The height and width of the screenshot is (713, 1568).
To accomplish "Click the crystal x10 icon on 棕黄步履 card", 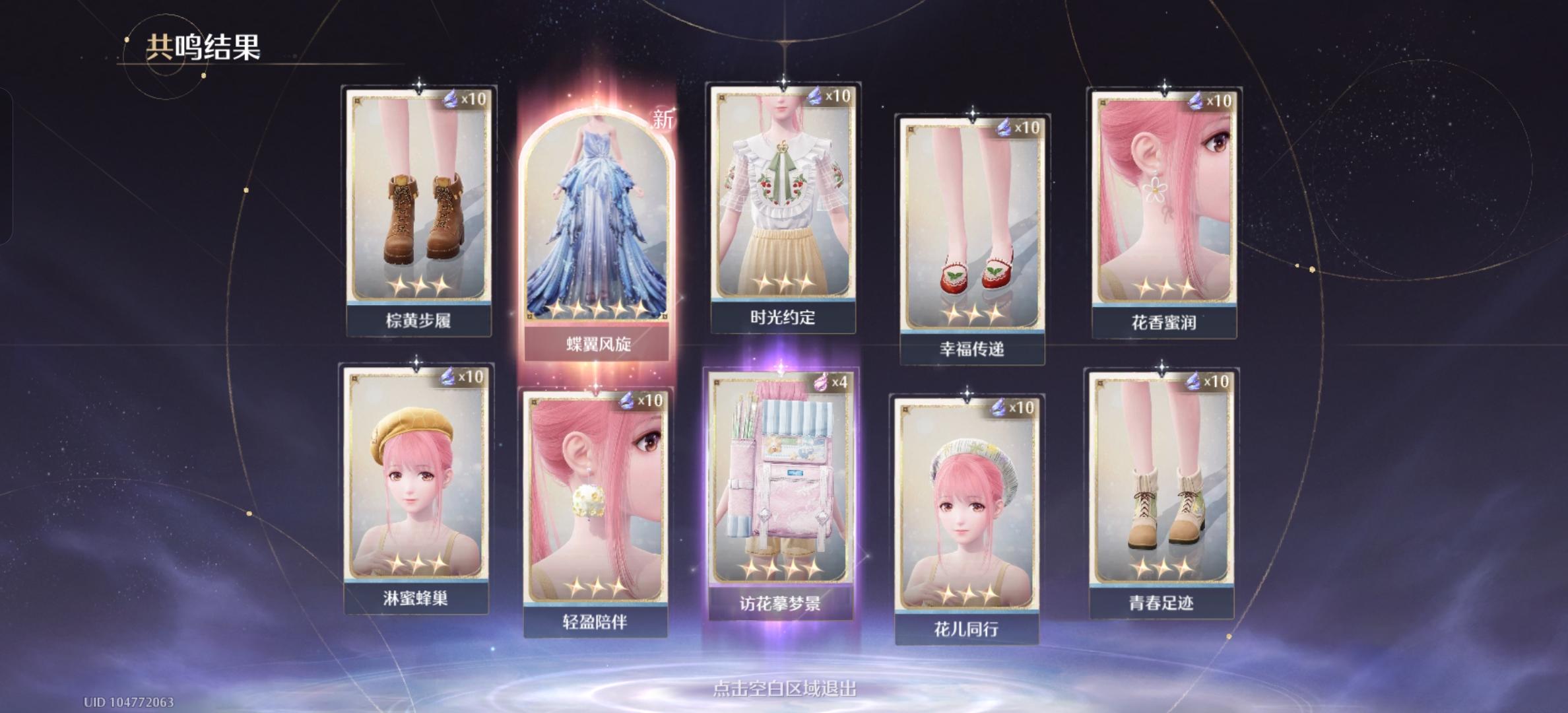I will [450, 99].
